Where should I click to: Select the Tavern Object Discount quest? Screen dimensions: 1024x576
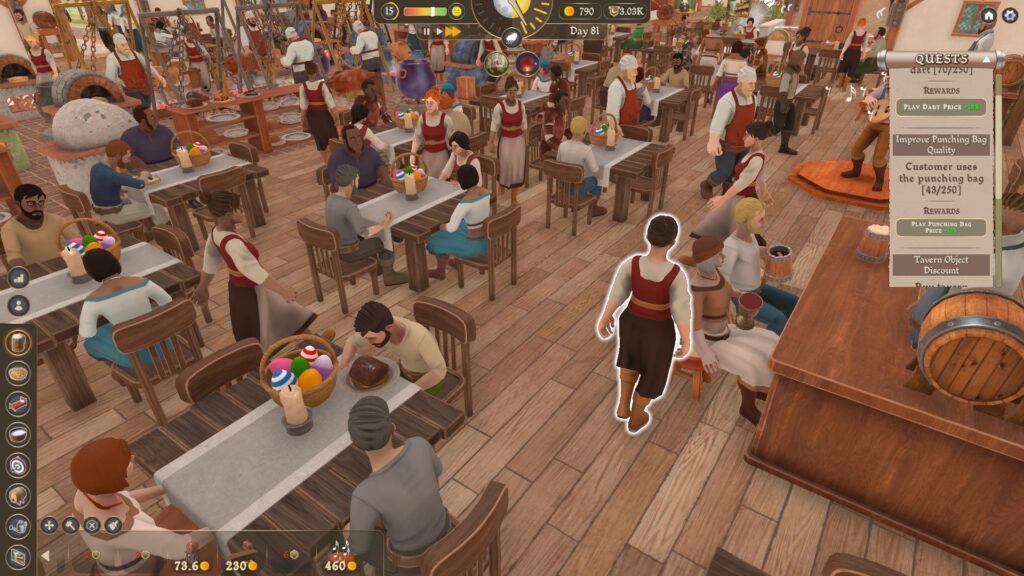[940, 265]
